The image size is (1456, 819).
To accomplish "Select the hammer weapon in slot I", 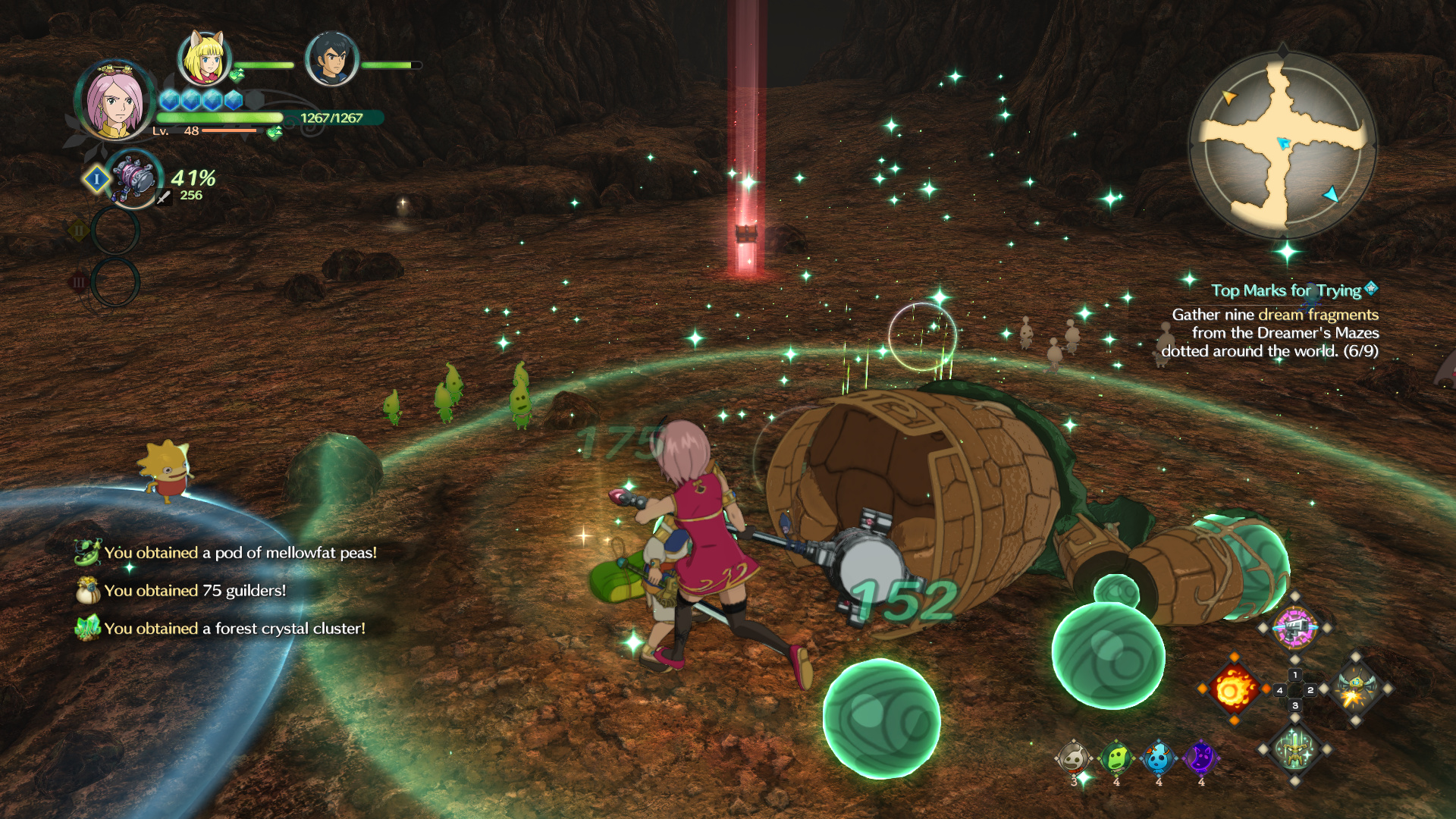I will 134,179.
